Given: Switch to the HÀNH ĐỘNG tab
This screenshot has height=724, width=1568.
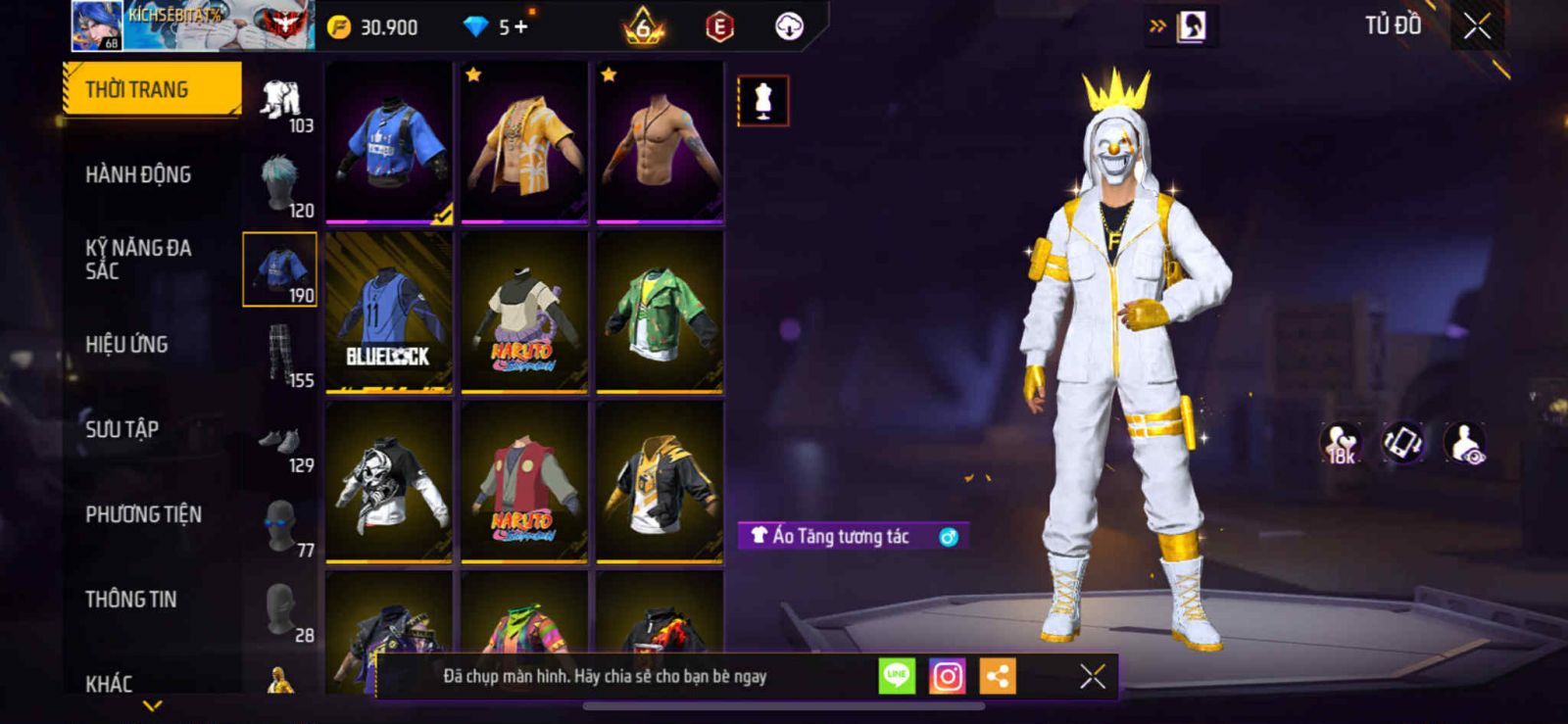Looking at the screenshot, I should [138, 174].
